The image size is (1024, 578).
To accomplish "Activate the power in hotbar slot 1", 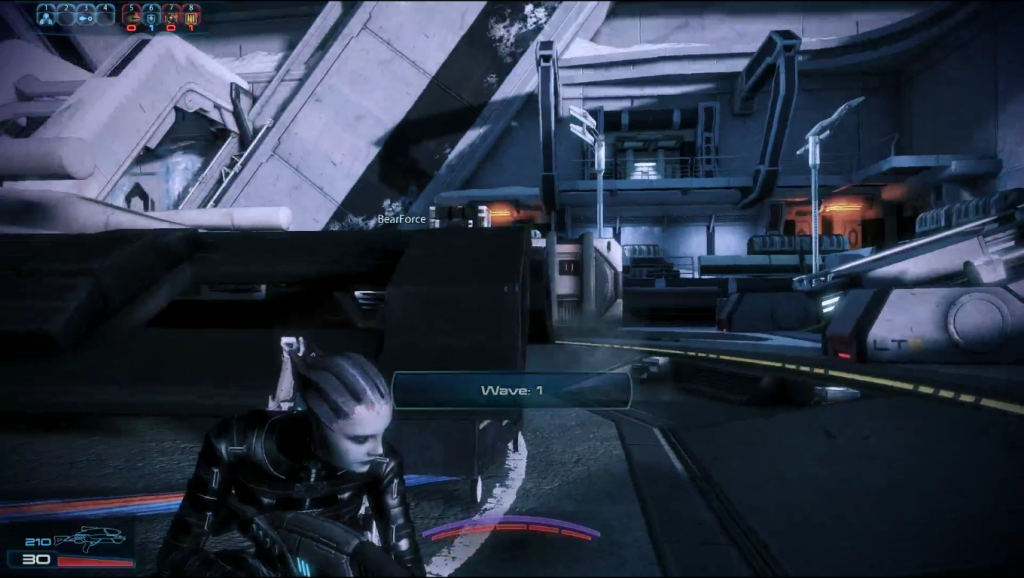I will click(46, 15).
